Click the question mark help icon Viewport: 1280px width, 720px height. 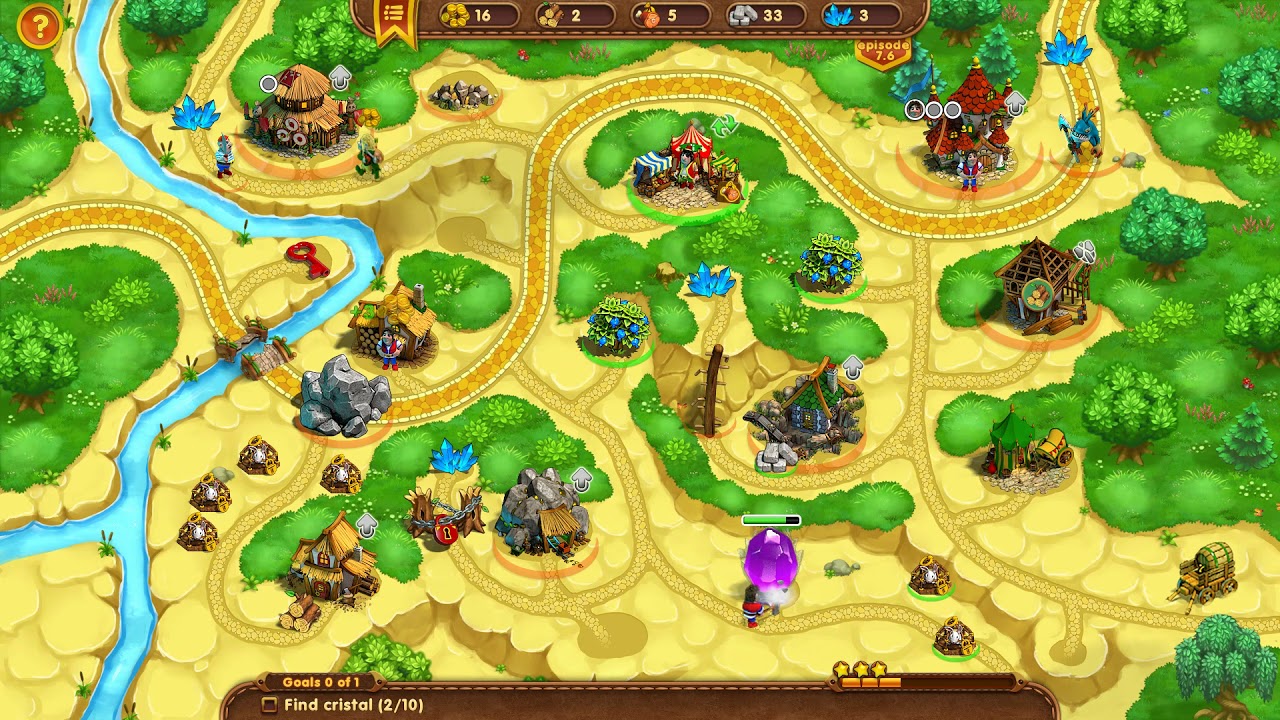[x=39, y=27]
